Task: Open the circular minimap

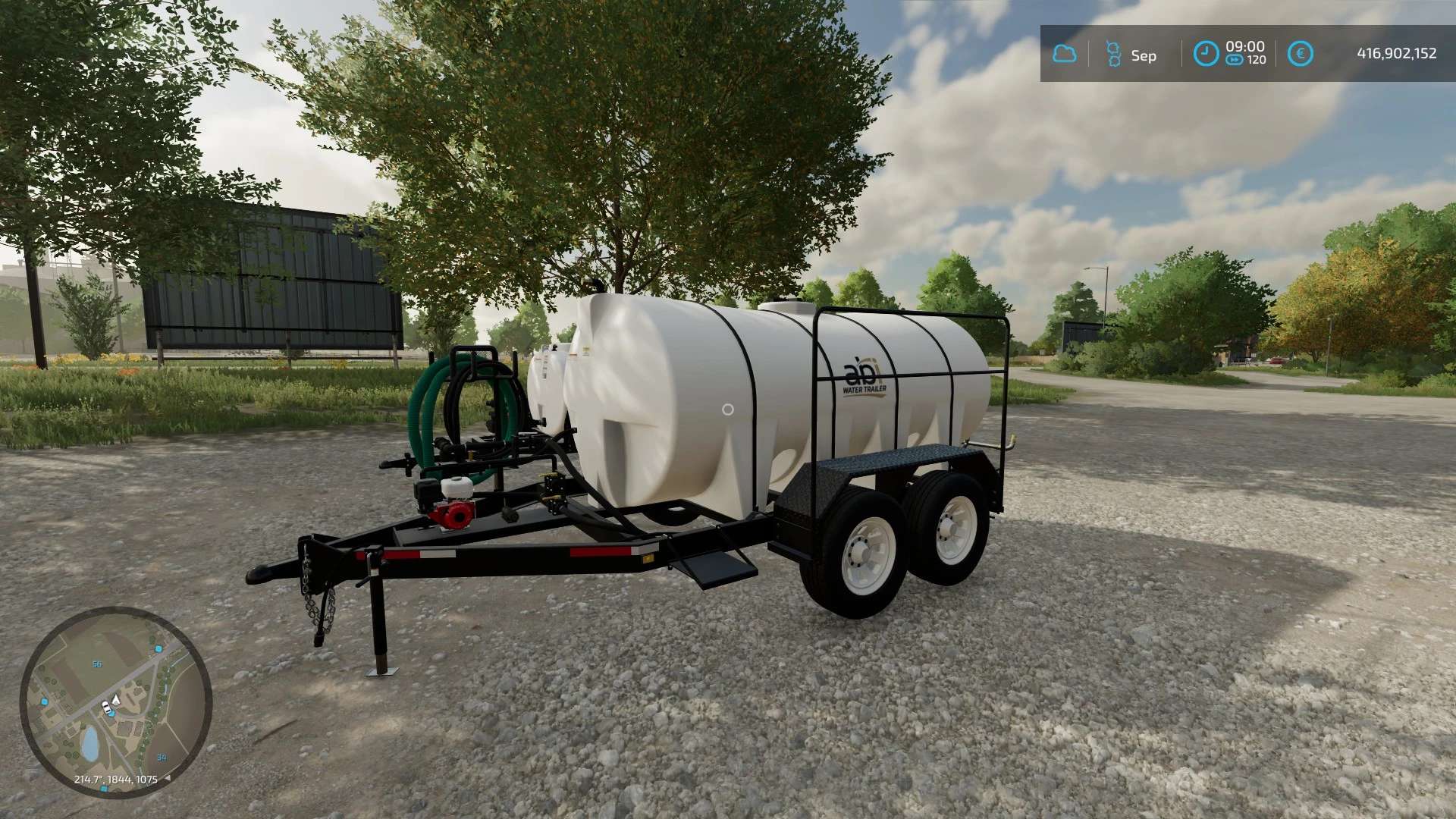Action: coord(115,701)
